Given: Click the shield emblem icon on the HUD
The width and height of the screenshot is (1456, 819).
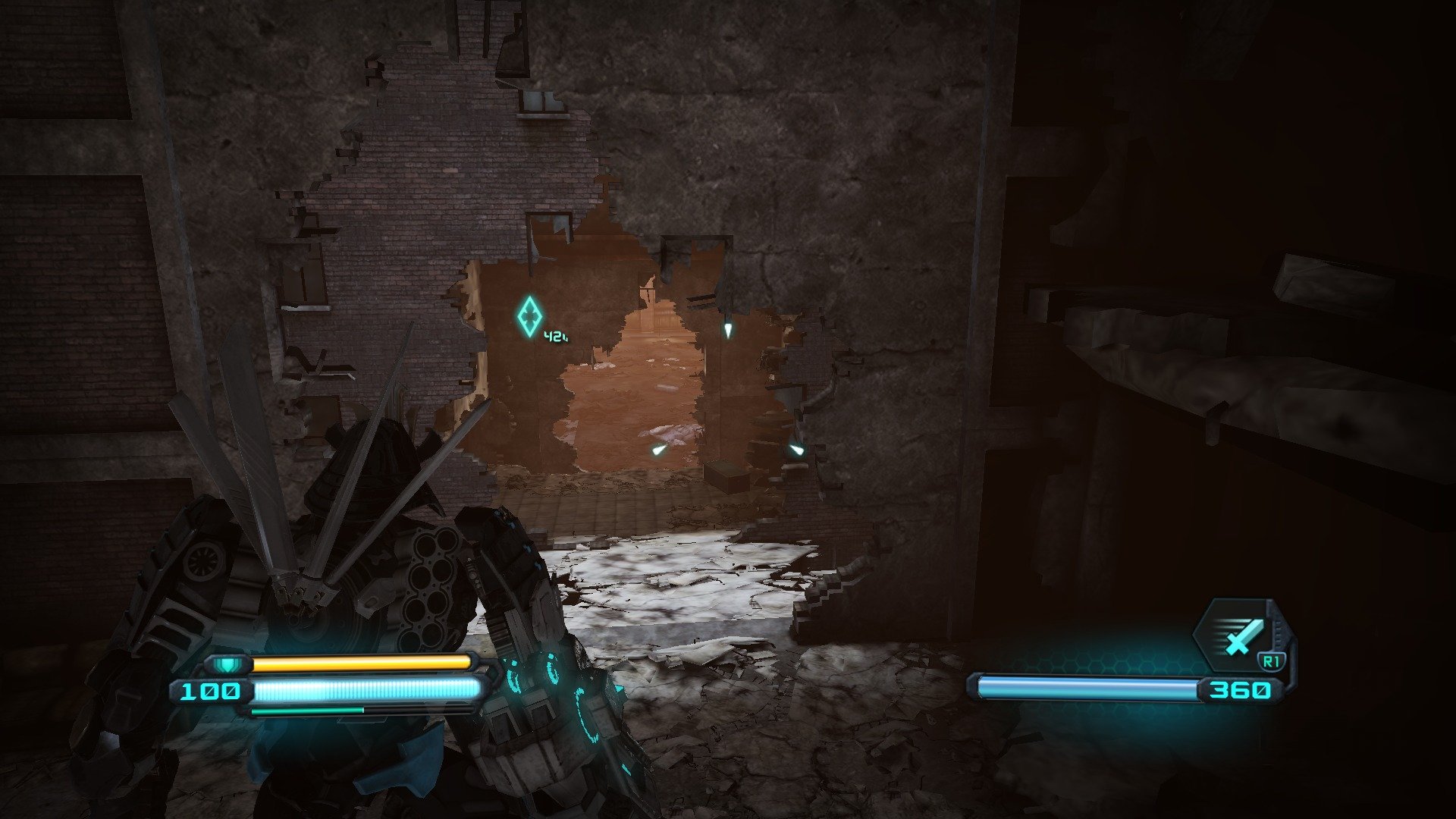Looking at the screenshot, I should click(x=229, y=664).
